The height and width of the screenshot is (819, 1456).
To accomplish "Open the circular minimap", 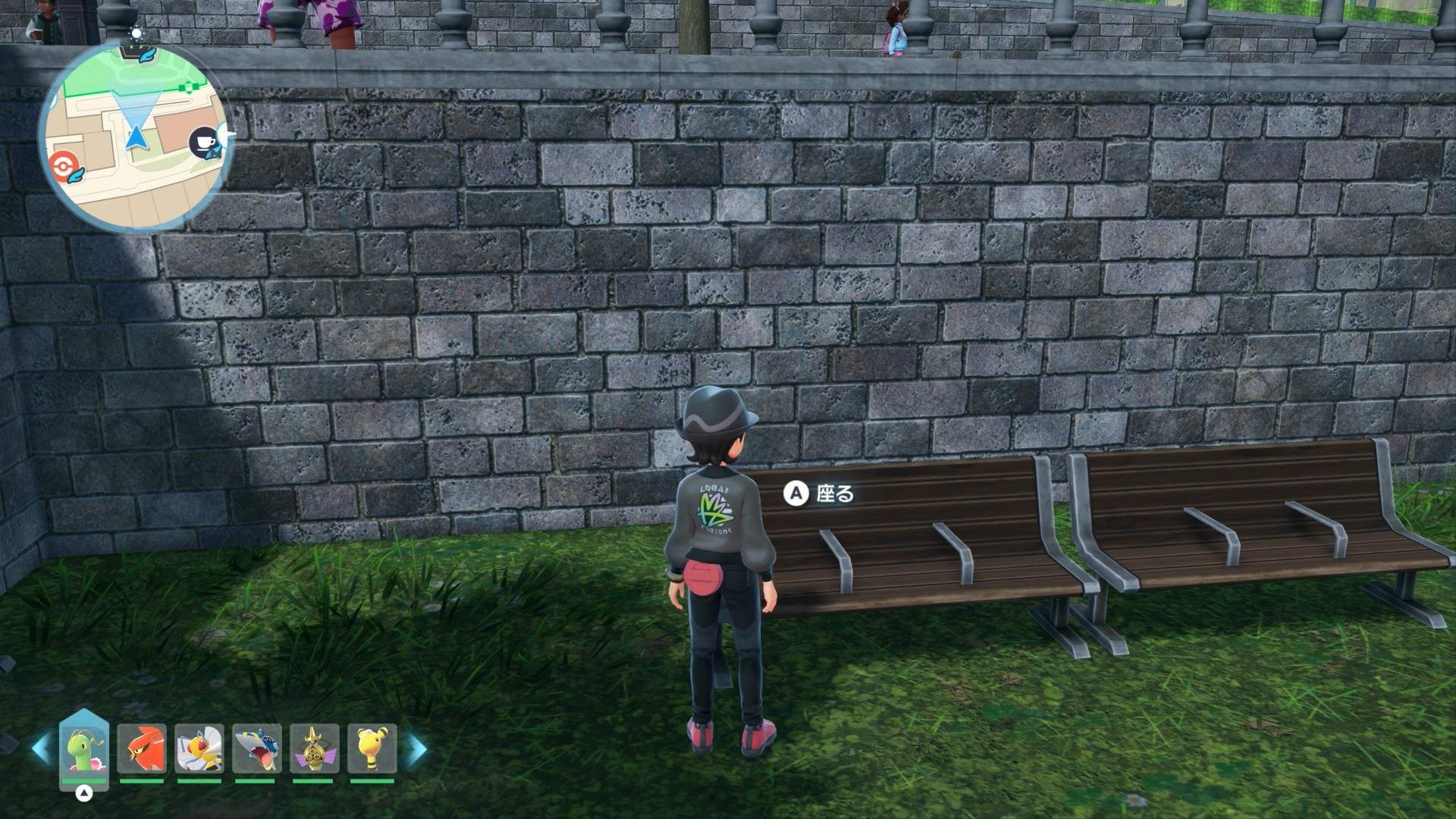I will tap(135, 136).
